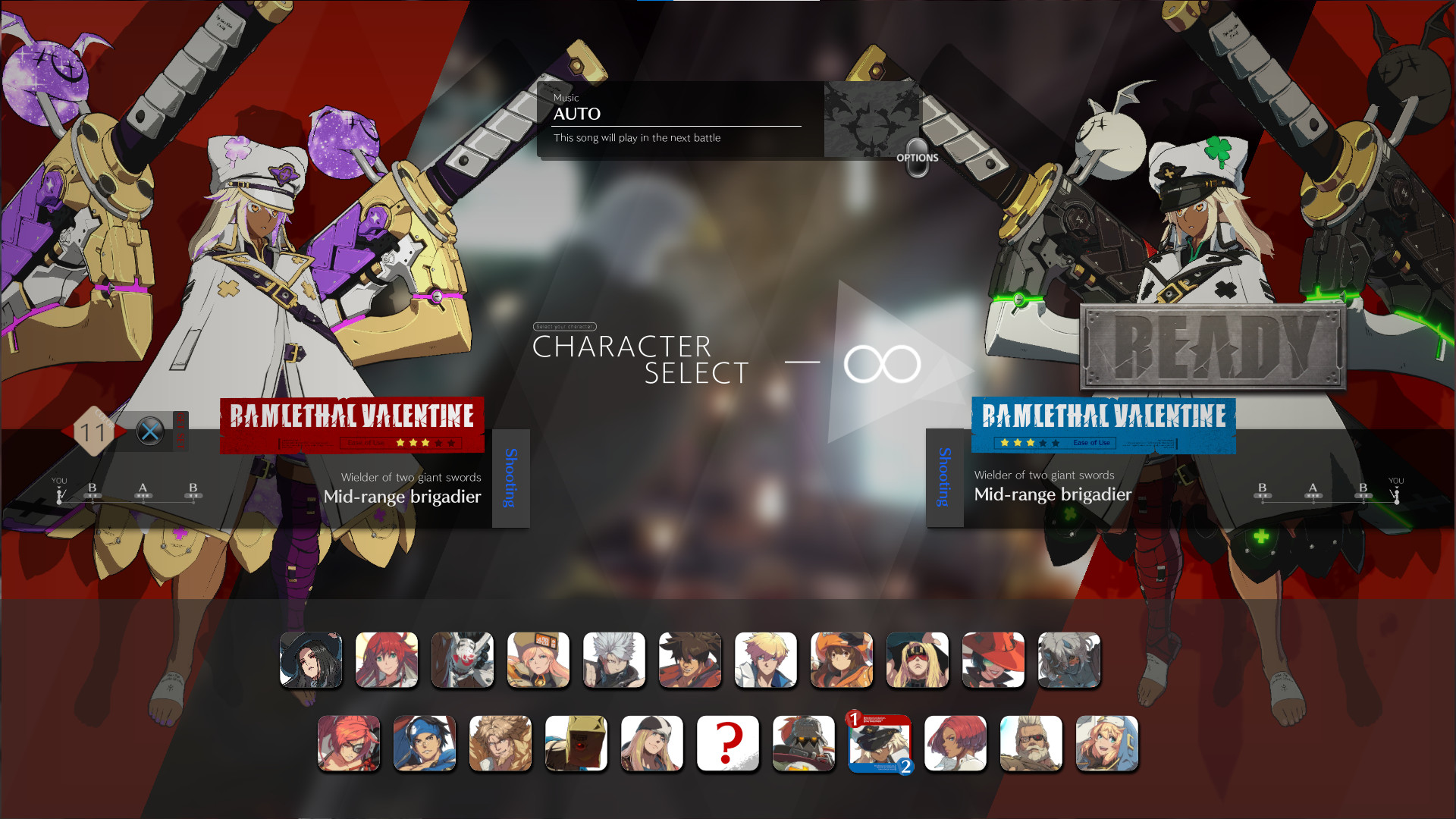Select Faust with the paper bag
Image resolution: width=1456 pixels, height=819 pixels.
pos(576,743)
